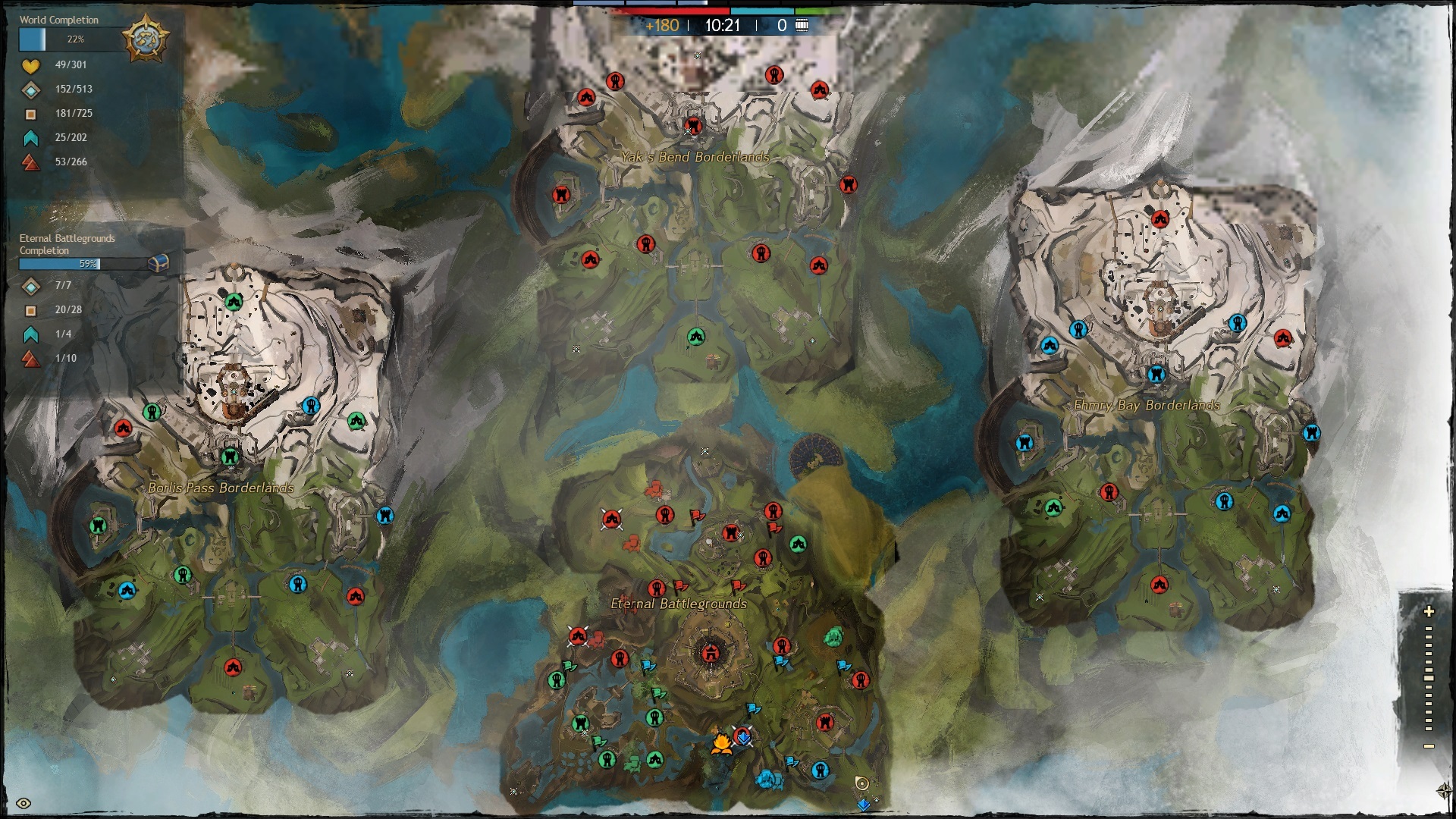Screen dimensions: 1456x819
Task: Toggle the eye icon map filter
Action: 24,804
